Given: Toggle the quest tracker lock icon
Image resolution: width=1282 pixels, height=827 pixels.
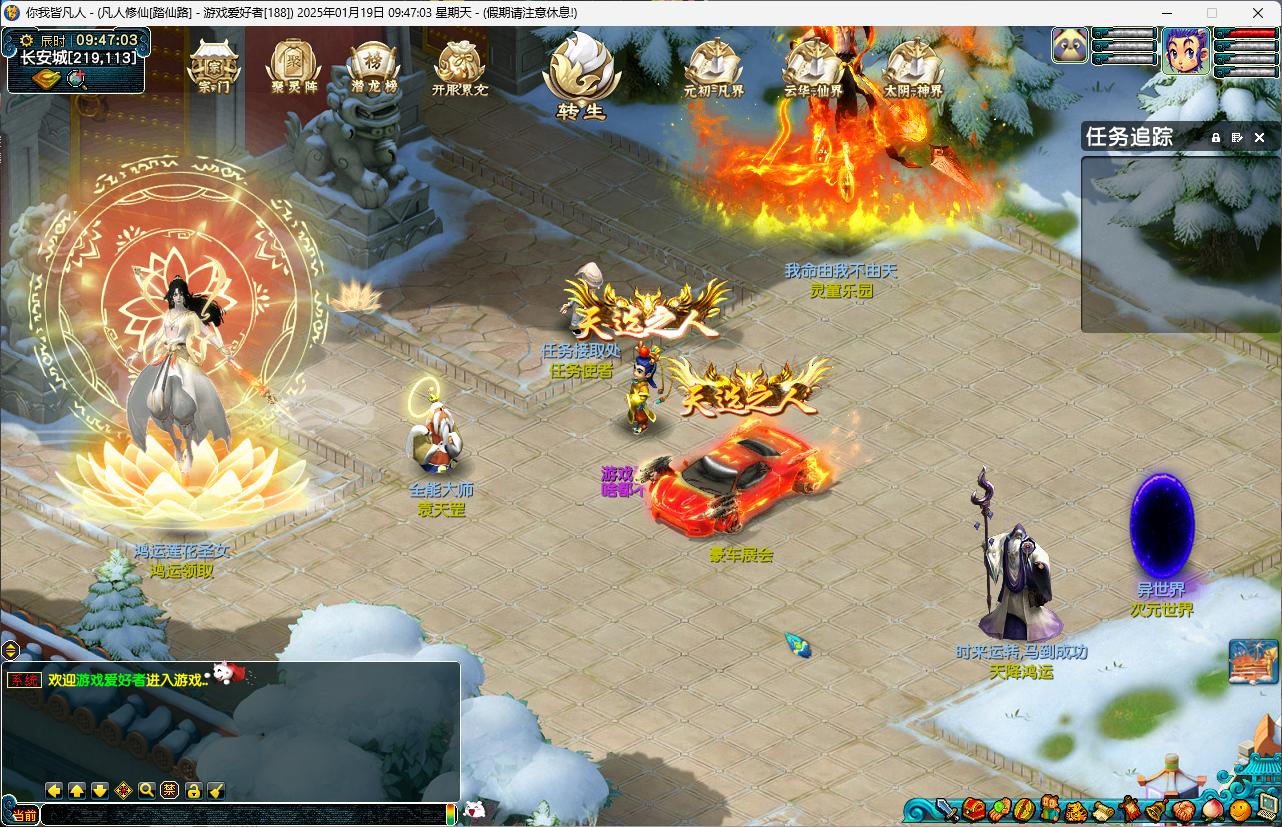Looking at the screenshot, I should click(1216, 137).
